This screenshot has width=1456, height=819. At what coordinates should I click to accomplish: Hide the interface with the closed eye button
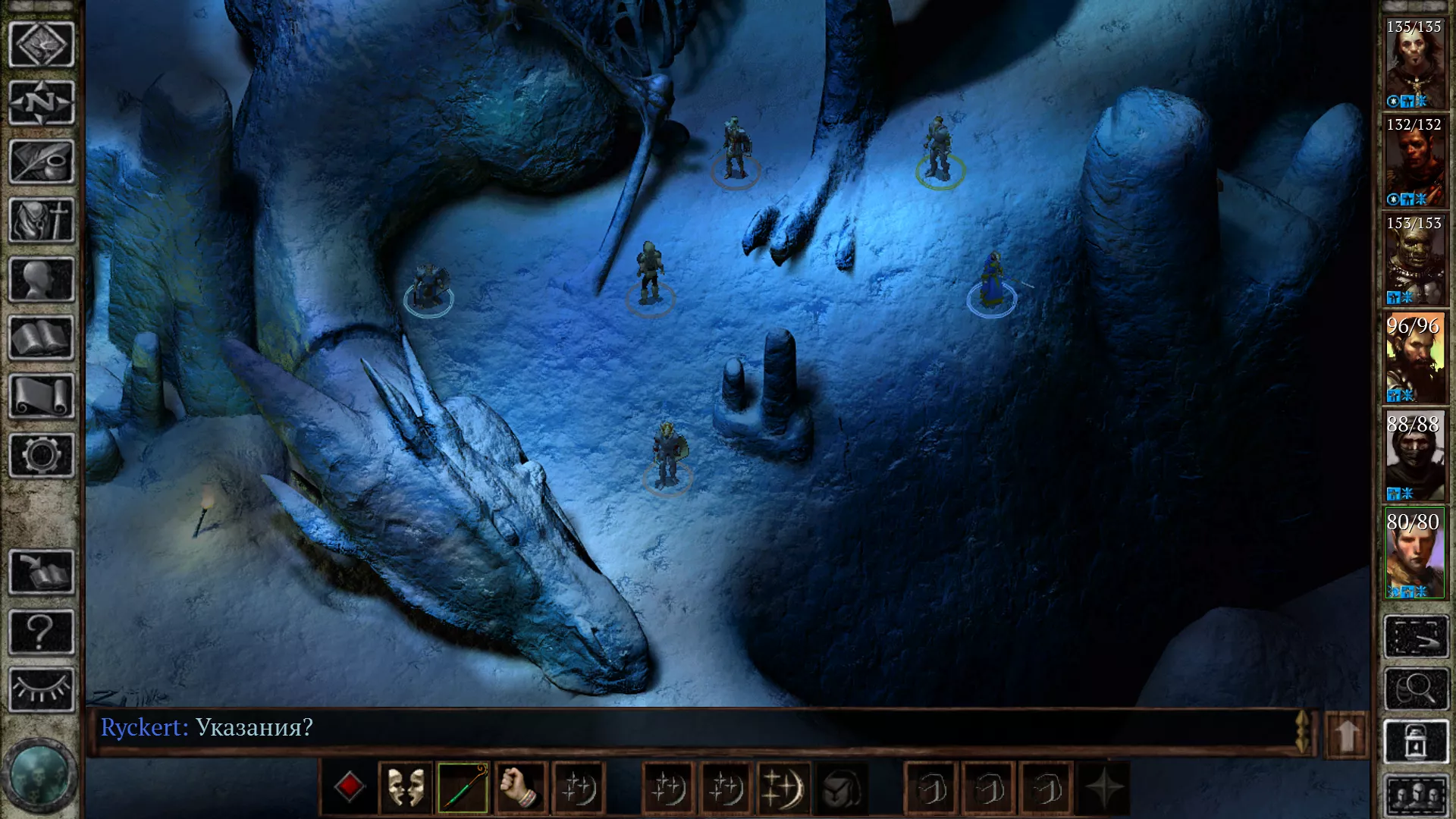[42, 690]
